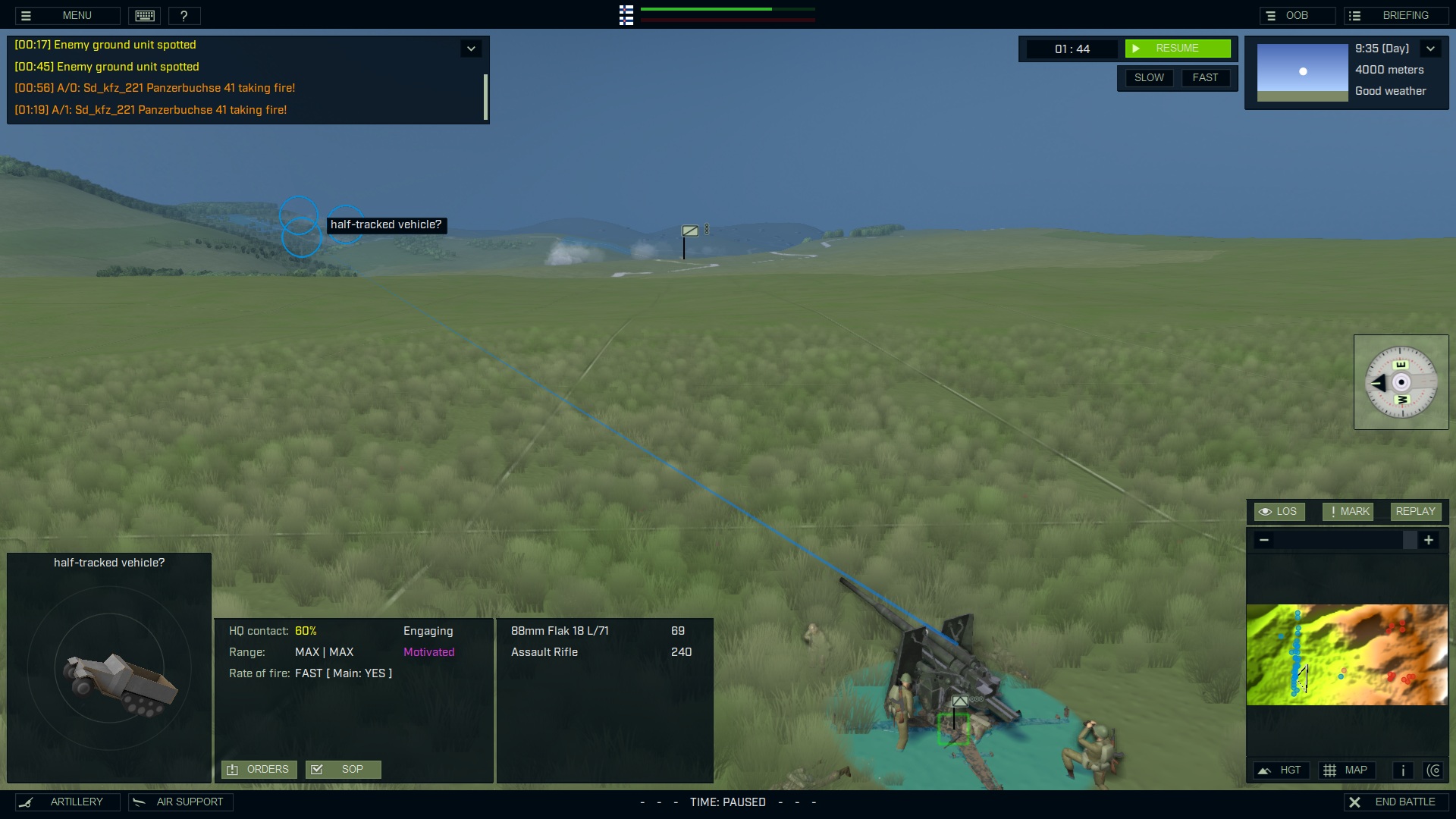Toggle the LOS line-of-sight view
The image size is (1456, 819).
[1279, 511]
